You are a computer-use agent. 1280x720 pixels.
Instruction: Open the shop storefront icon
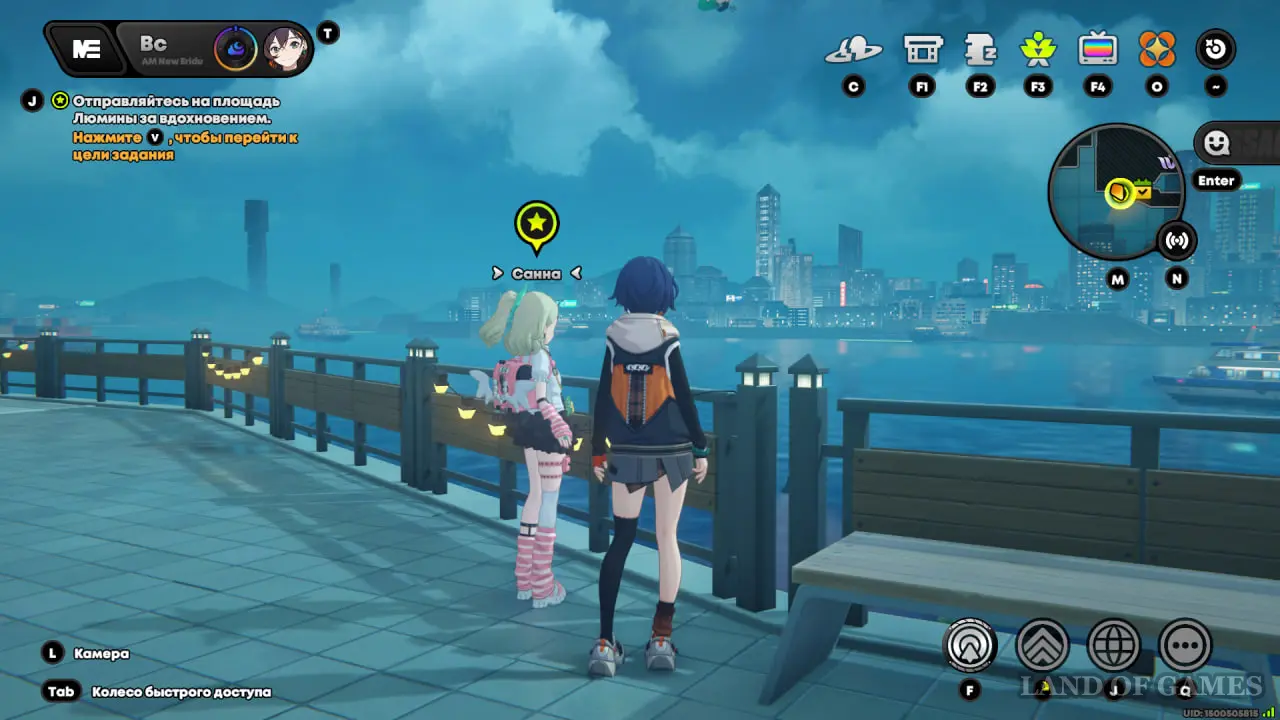922,49
